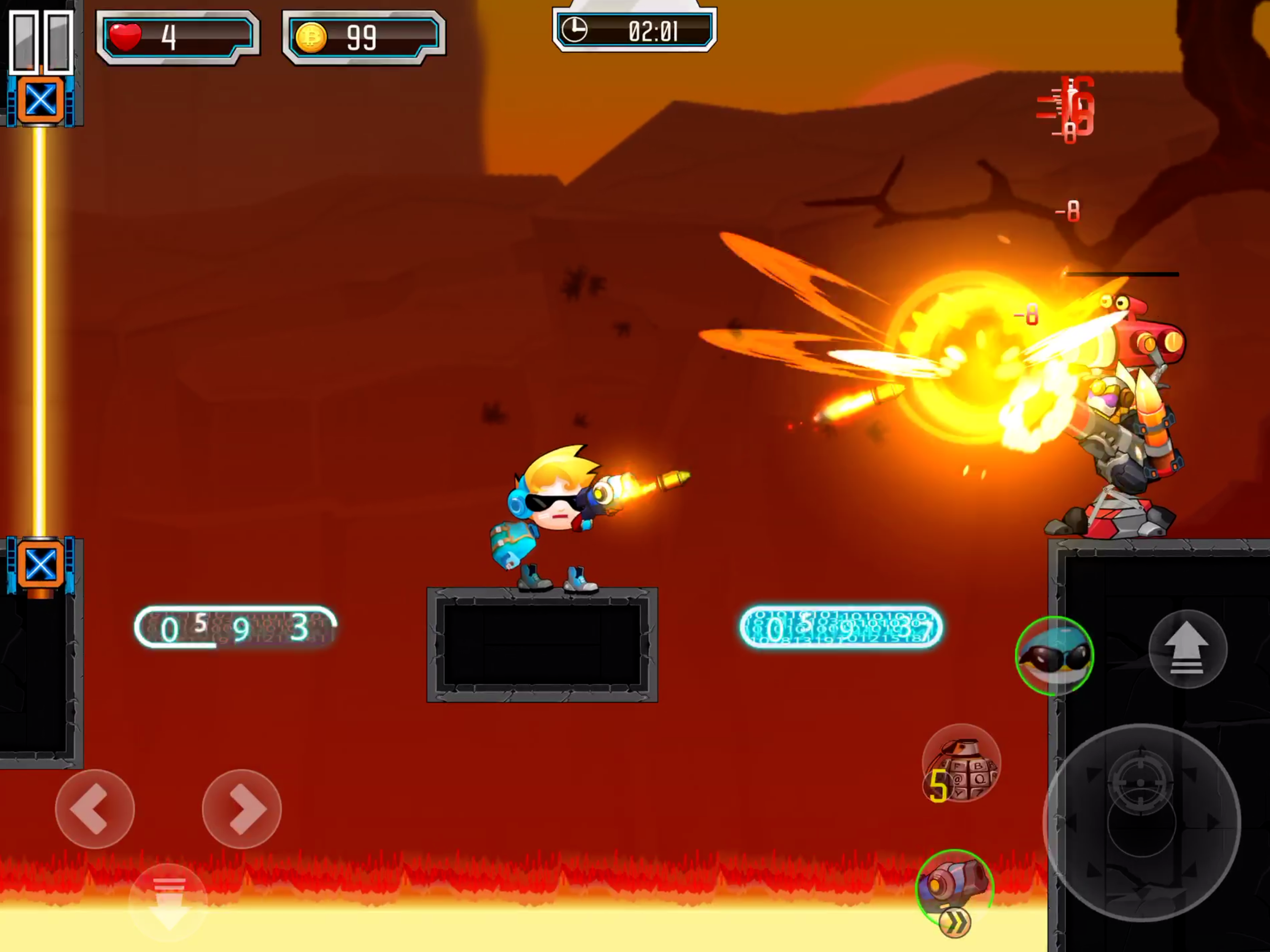1270x952 pixels.
Task: Throw a grenade using the grenade icon
Action: 961,764
